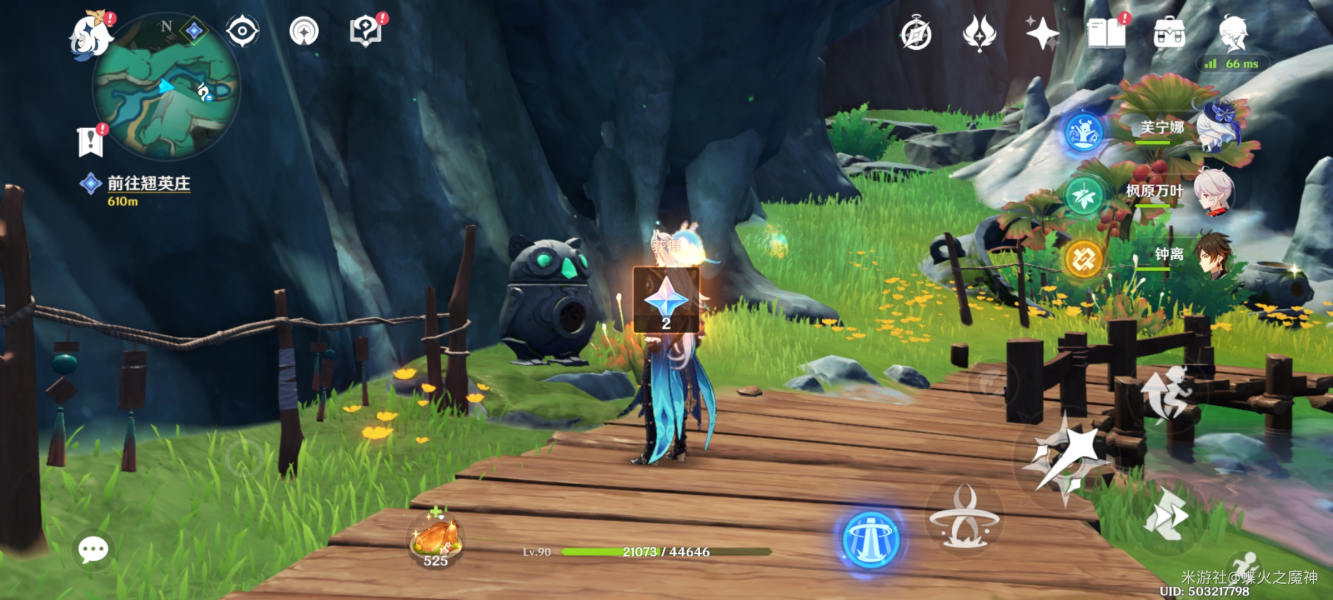Open the character profile silhouette icon
This screenshot has height=600, width=1333.
pyautogui.click(x=1233, y=33)
